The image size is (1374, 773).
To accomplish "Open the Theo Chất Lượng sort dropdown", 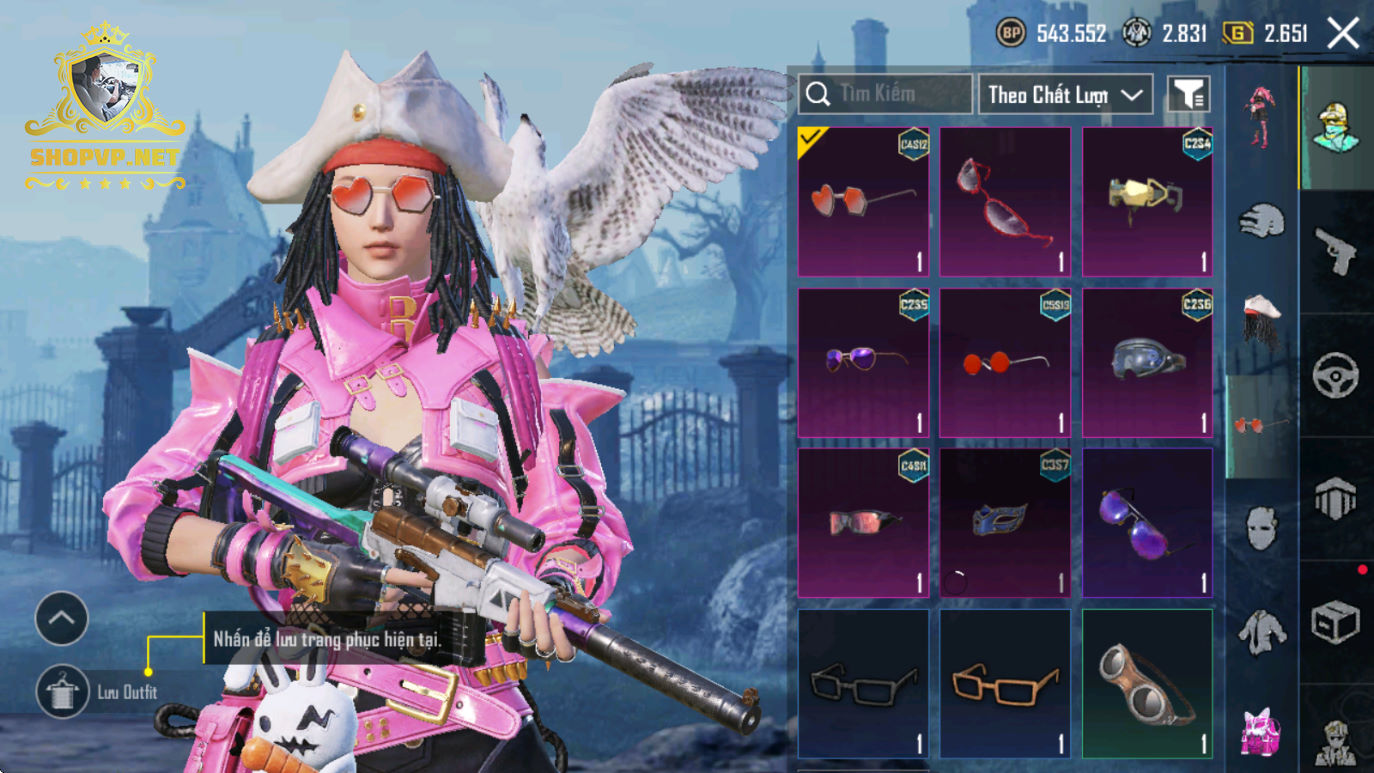I will [1065, 94].
